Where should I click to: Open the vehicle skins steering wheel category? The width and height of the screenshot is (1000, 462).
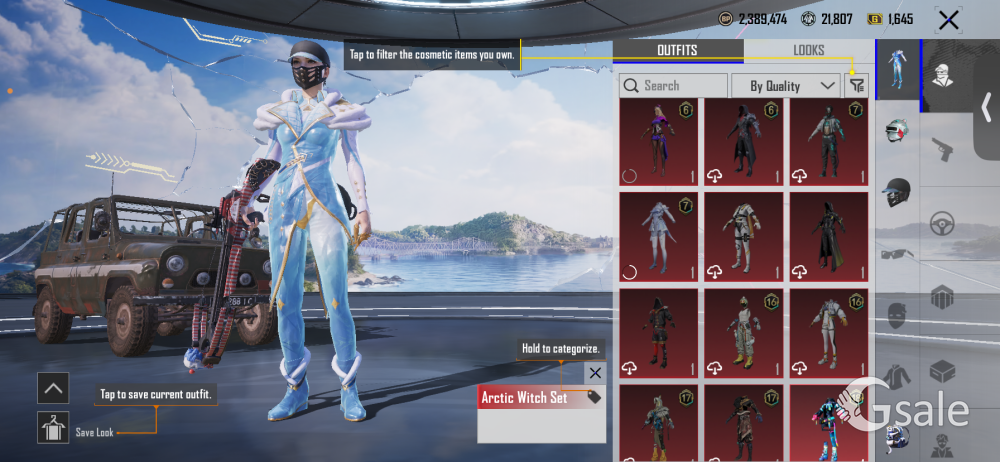[942, 223]
